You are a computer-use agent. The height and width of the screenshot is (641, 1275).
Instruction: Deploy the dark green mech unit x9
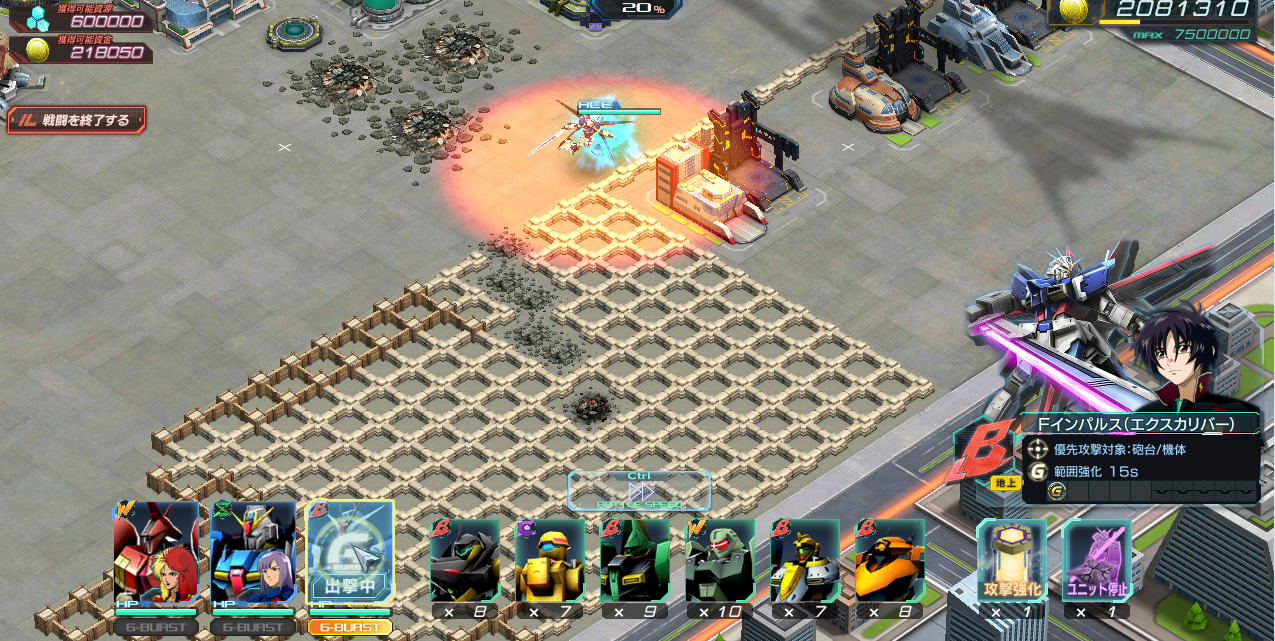click(635, 562)
